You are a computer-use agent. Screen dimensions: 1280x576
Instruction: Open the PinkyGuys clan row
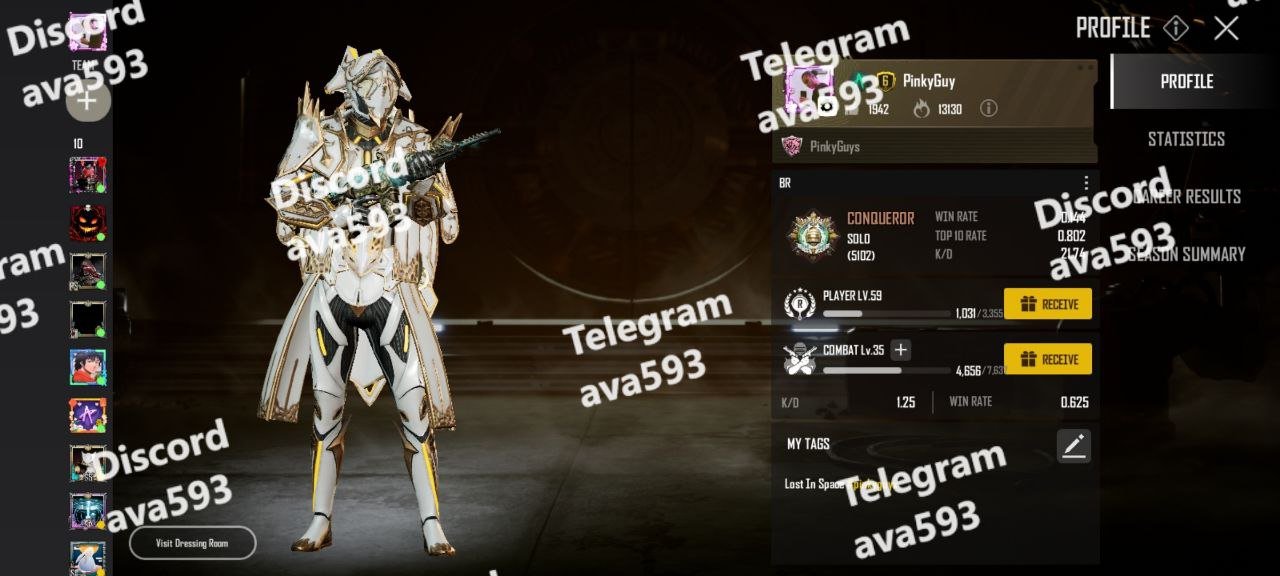934,147
